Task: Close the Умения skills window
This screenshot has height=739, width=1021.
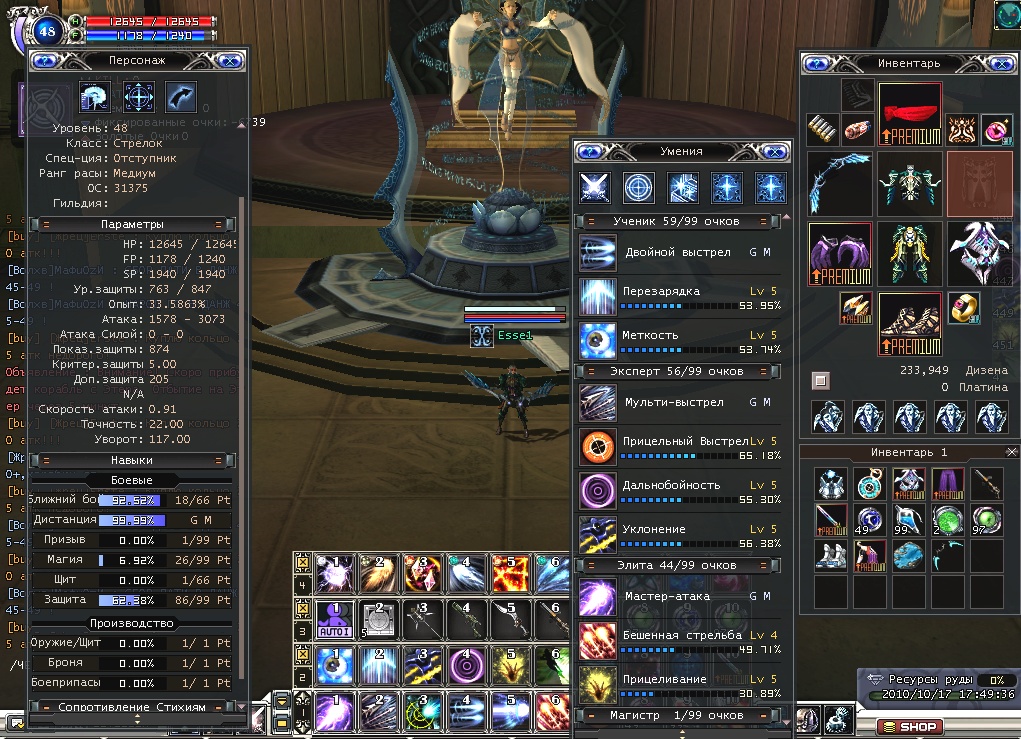Action: pyautogui.click(x=775, y=152)
